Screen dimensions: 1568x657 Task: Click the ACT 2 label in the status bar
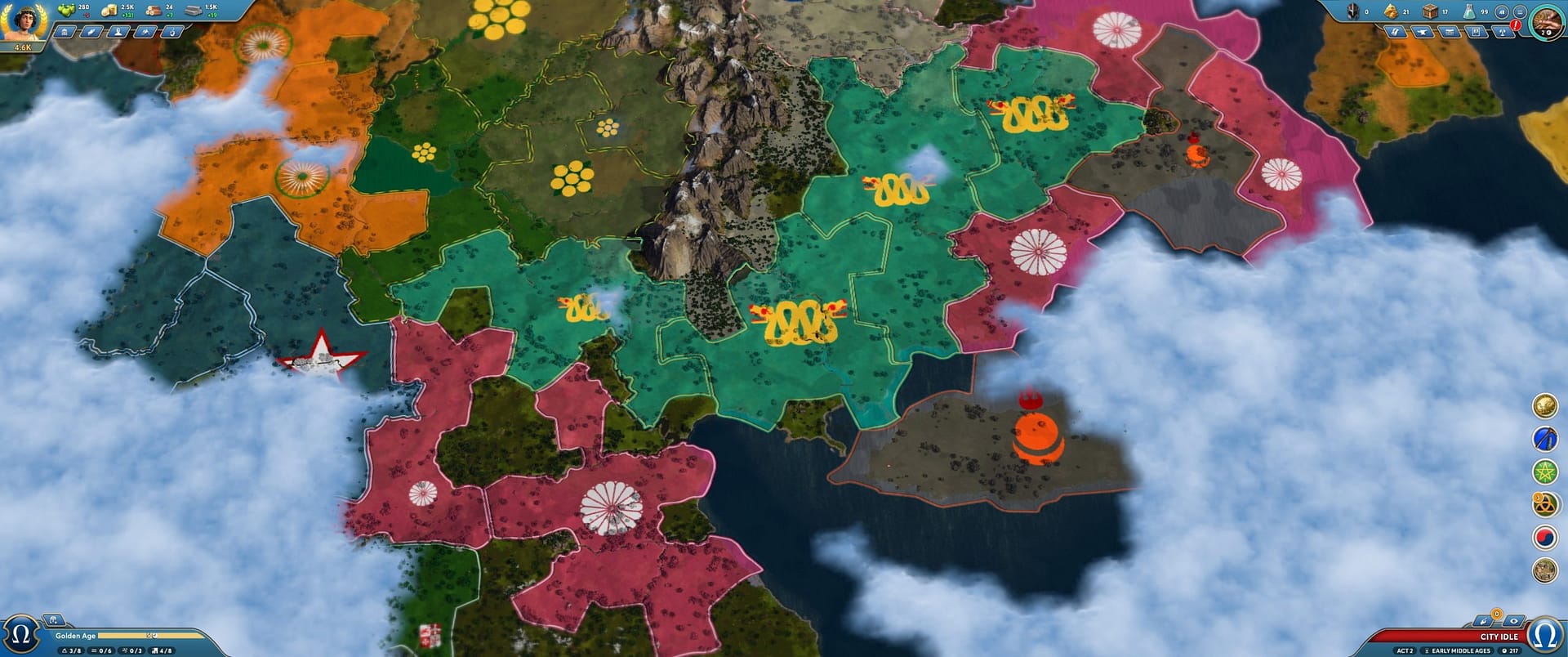coord(1405,650)
